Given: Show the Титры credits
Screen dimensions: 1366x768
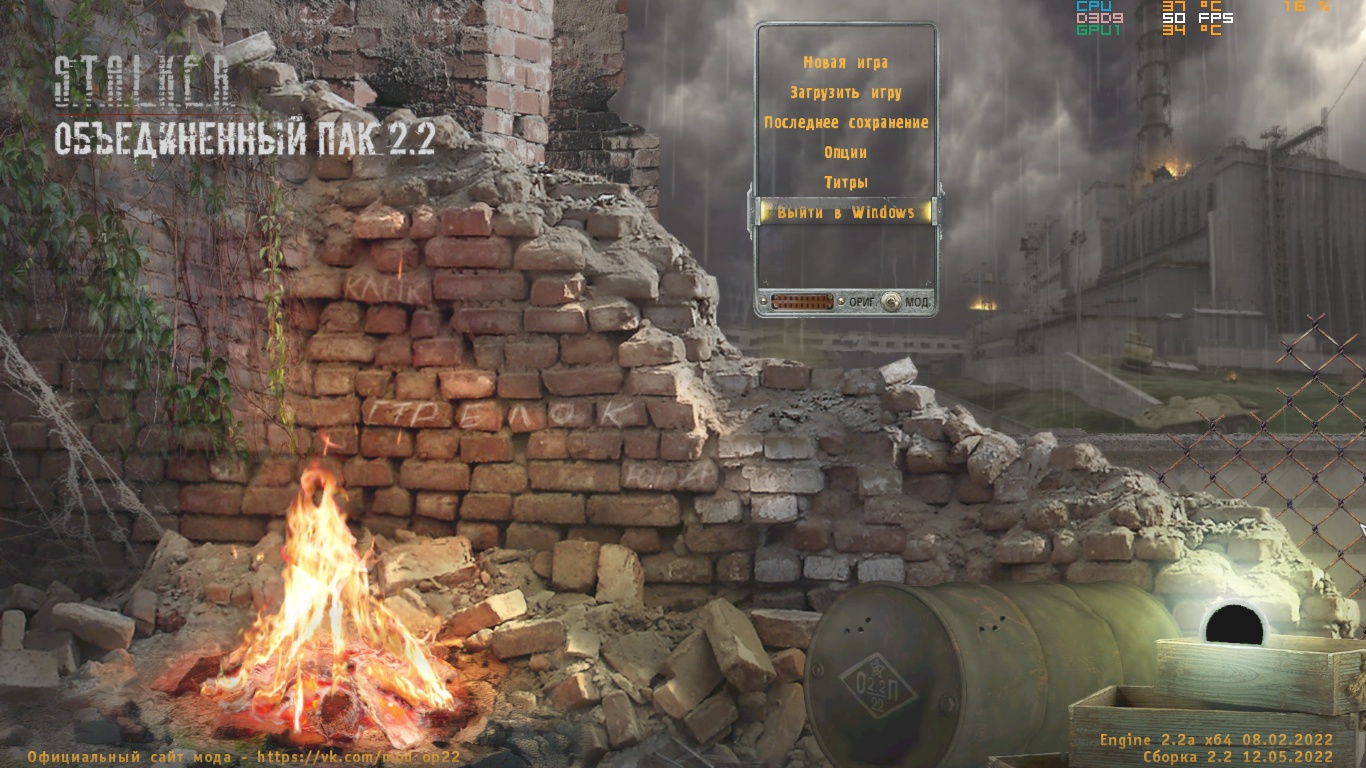Looking at the screenshot, I should tap(845, 183).
